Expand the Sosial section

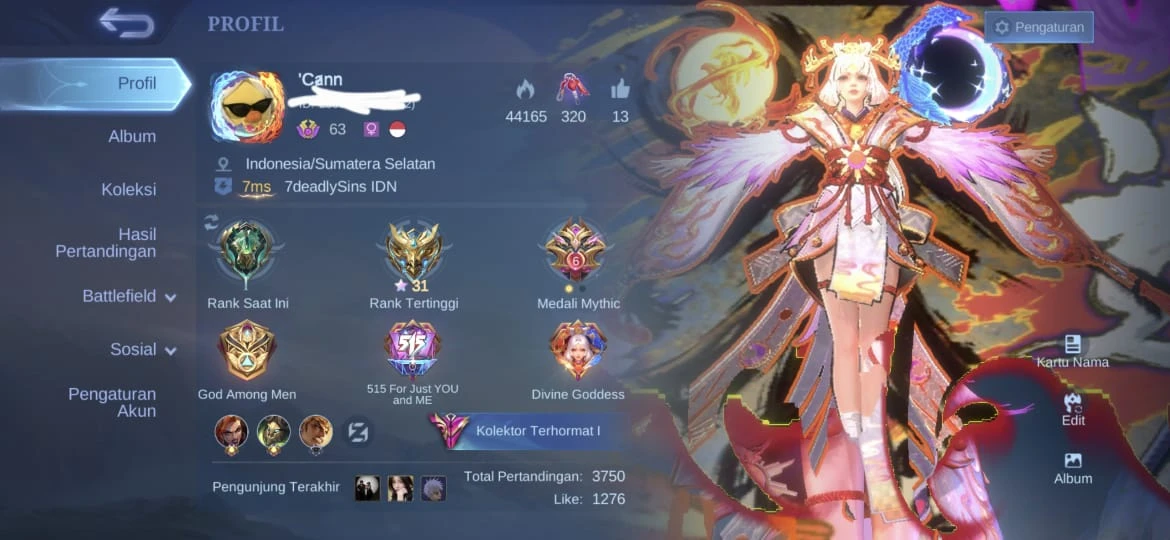[142, 349]
